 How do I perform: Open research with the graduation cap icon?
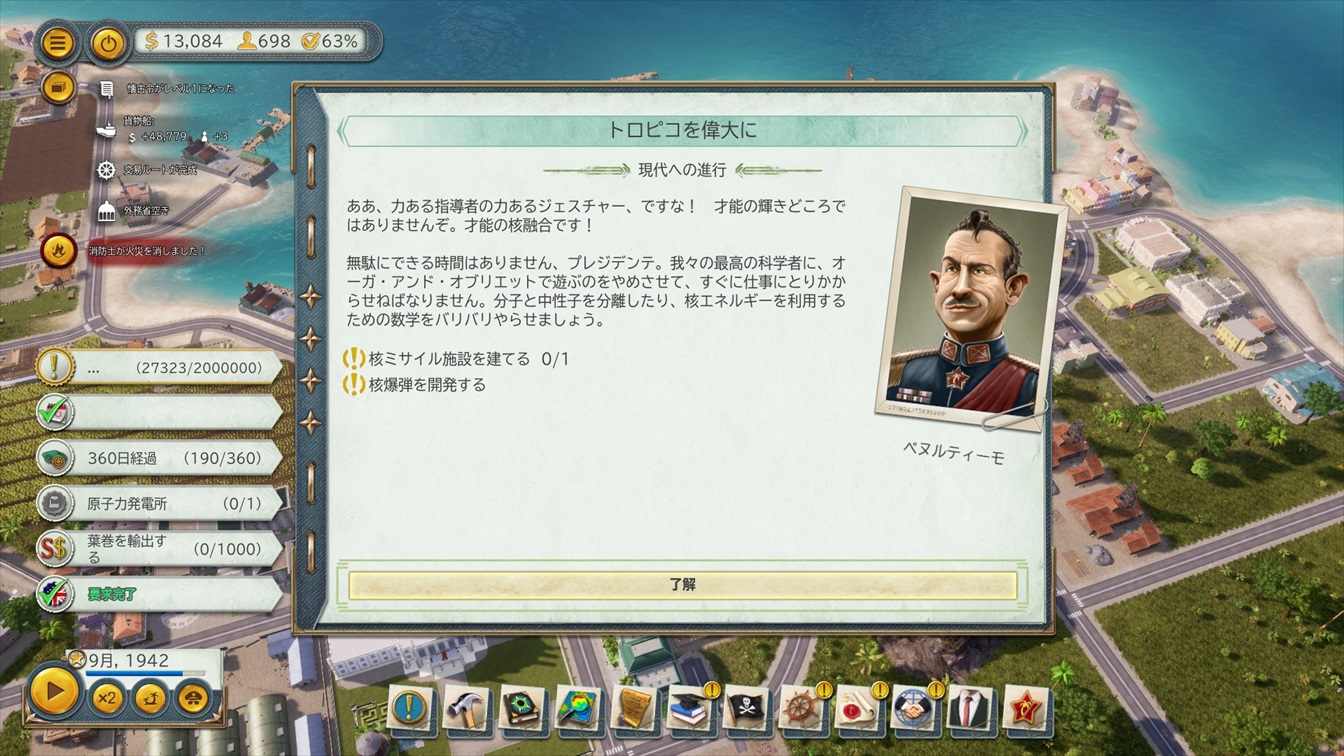pos(690,709)
